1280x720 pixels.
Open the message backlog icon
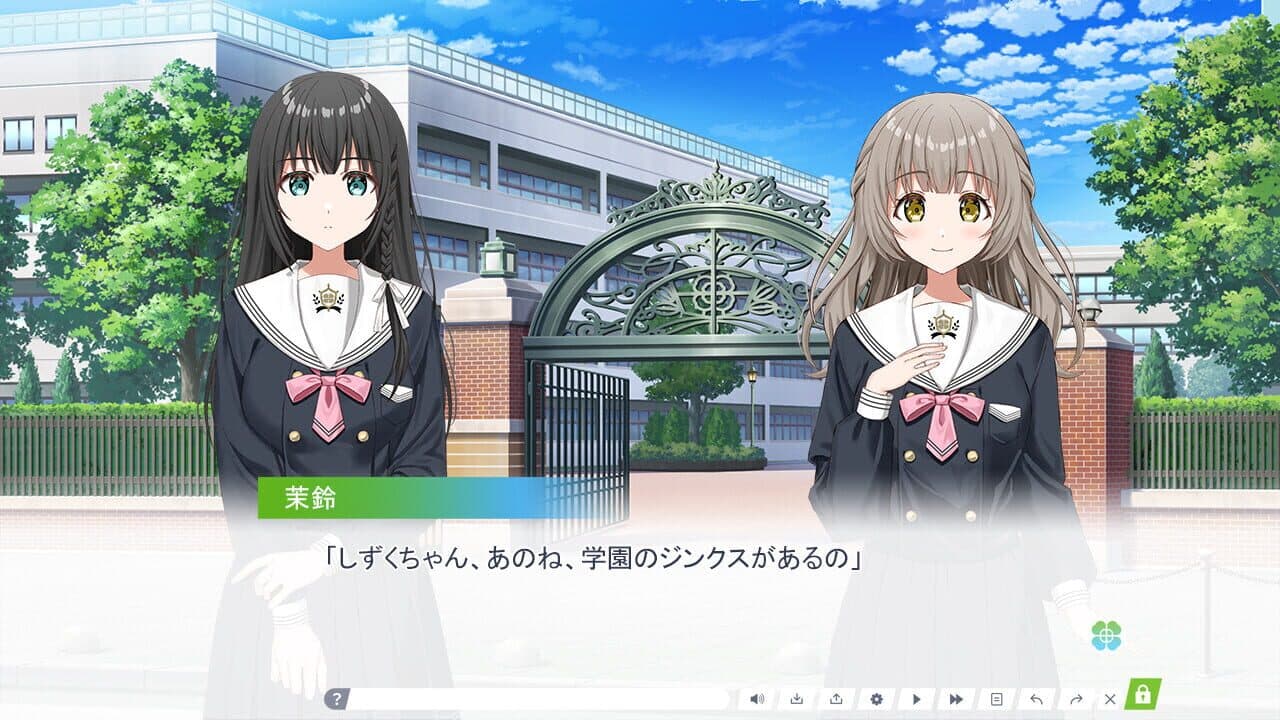tap(997, 698)
